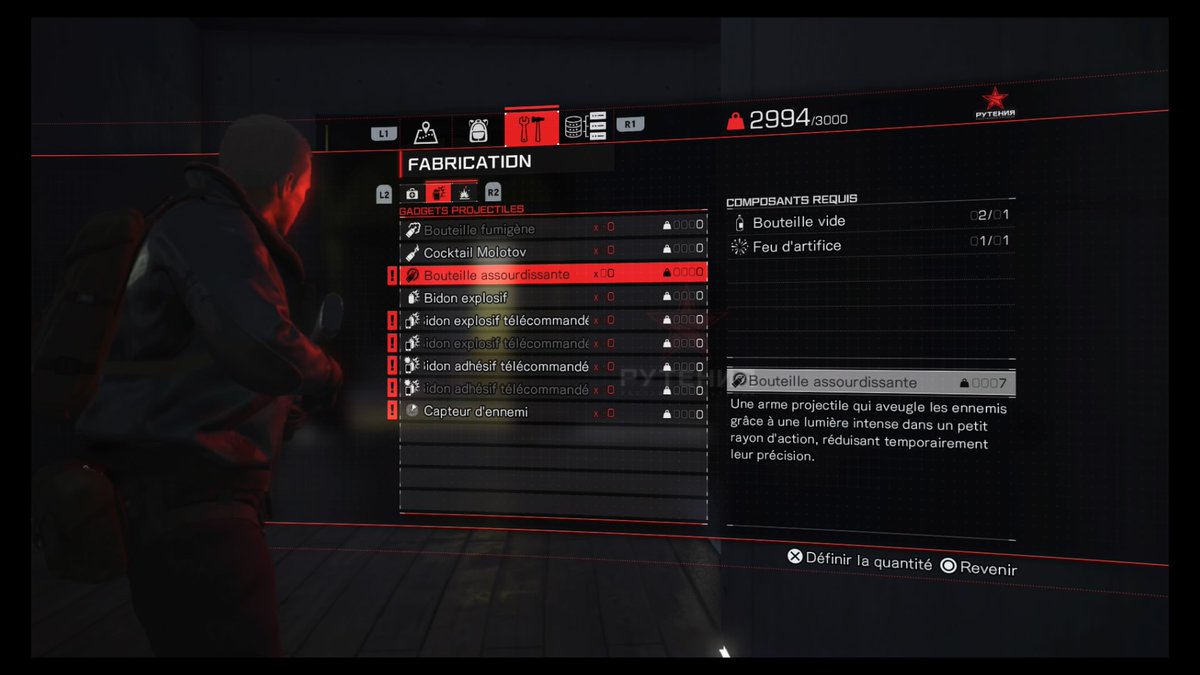1200x675 pixels.
Task: Select the crafting tools tab
Action: click(531, 129)
